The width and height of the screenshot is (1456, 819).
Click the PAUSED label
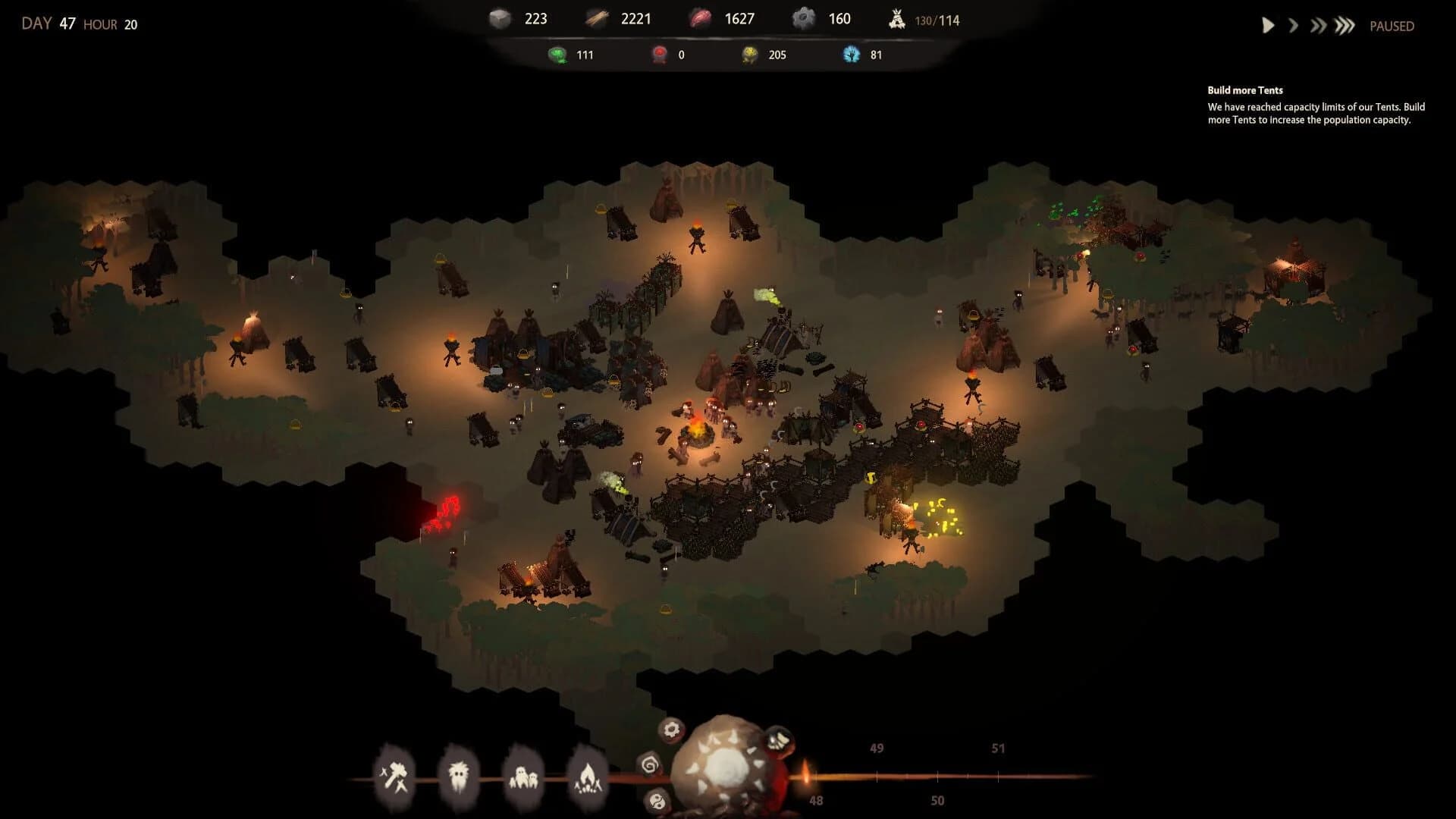coord(1392,26)
